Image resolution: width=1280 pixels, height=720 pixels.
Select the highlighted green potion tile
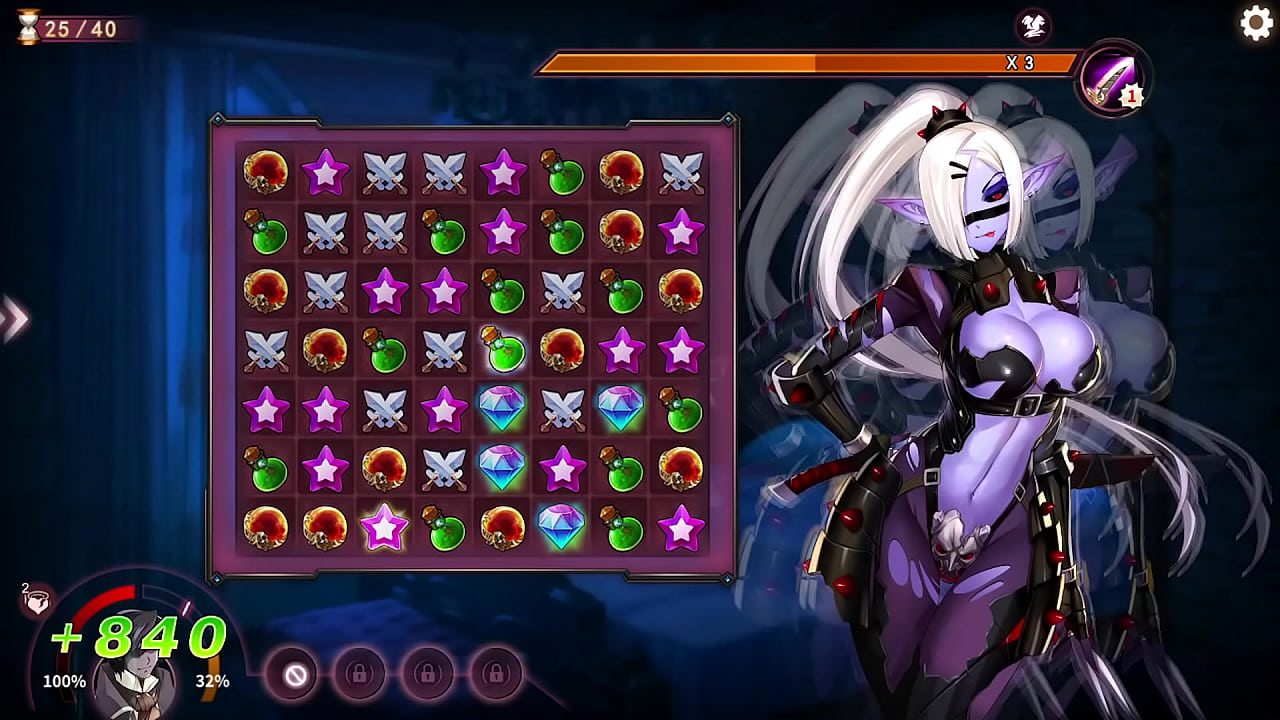(x=503, y=349)
